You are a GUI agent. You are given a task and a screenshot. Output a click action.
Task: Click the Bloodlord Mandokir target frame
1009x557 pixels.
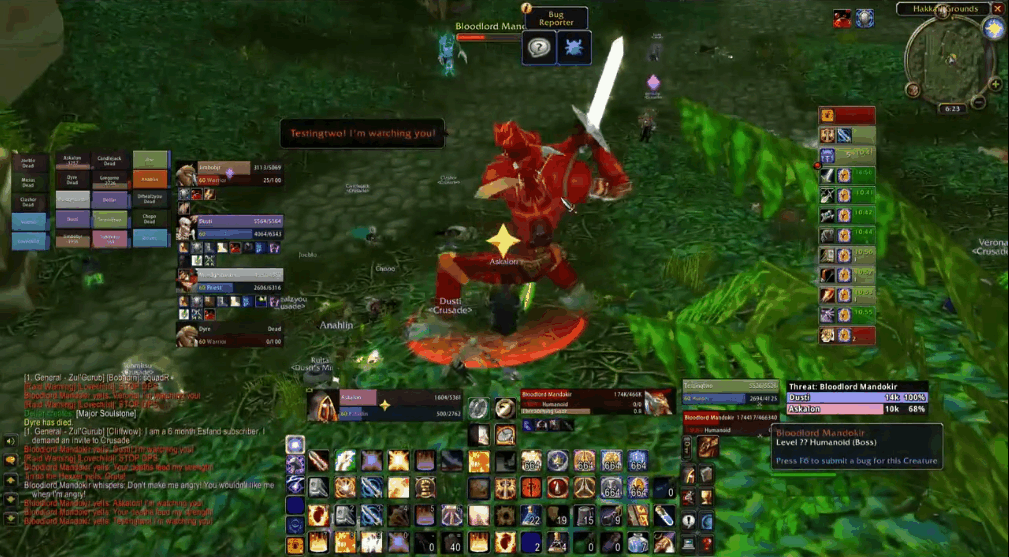(x=583, y=400)
